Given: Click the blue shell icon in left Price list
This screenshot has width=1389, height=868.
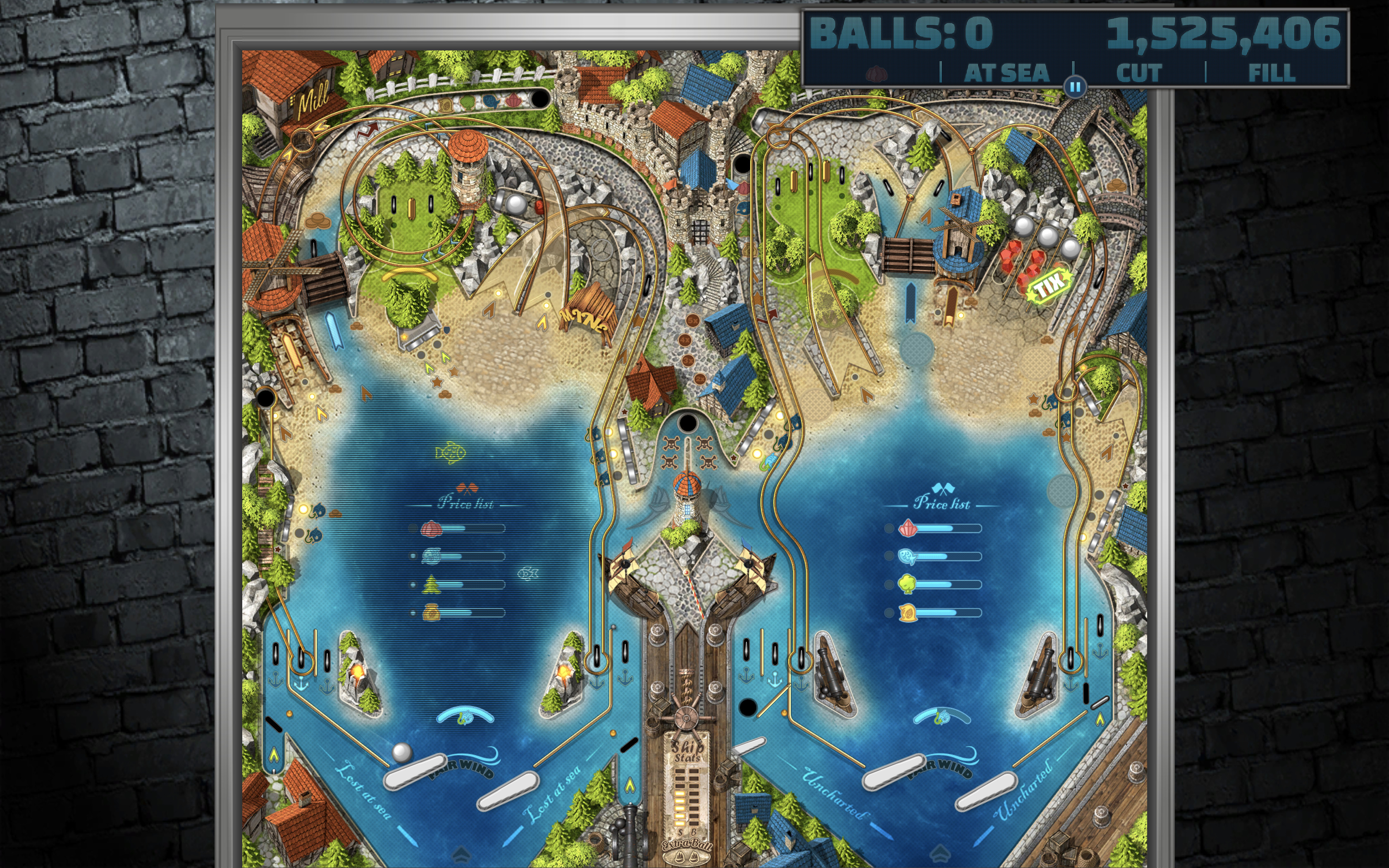Looking at the screenshot, I should tap(432, 556).
